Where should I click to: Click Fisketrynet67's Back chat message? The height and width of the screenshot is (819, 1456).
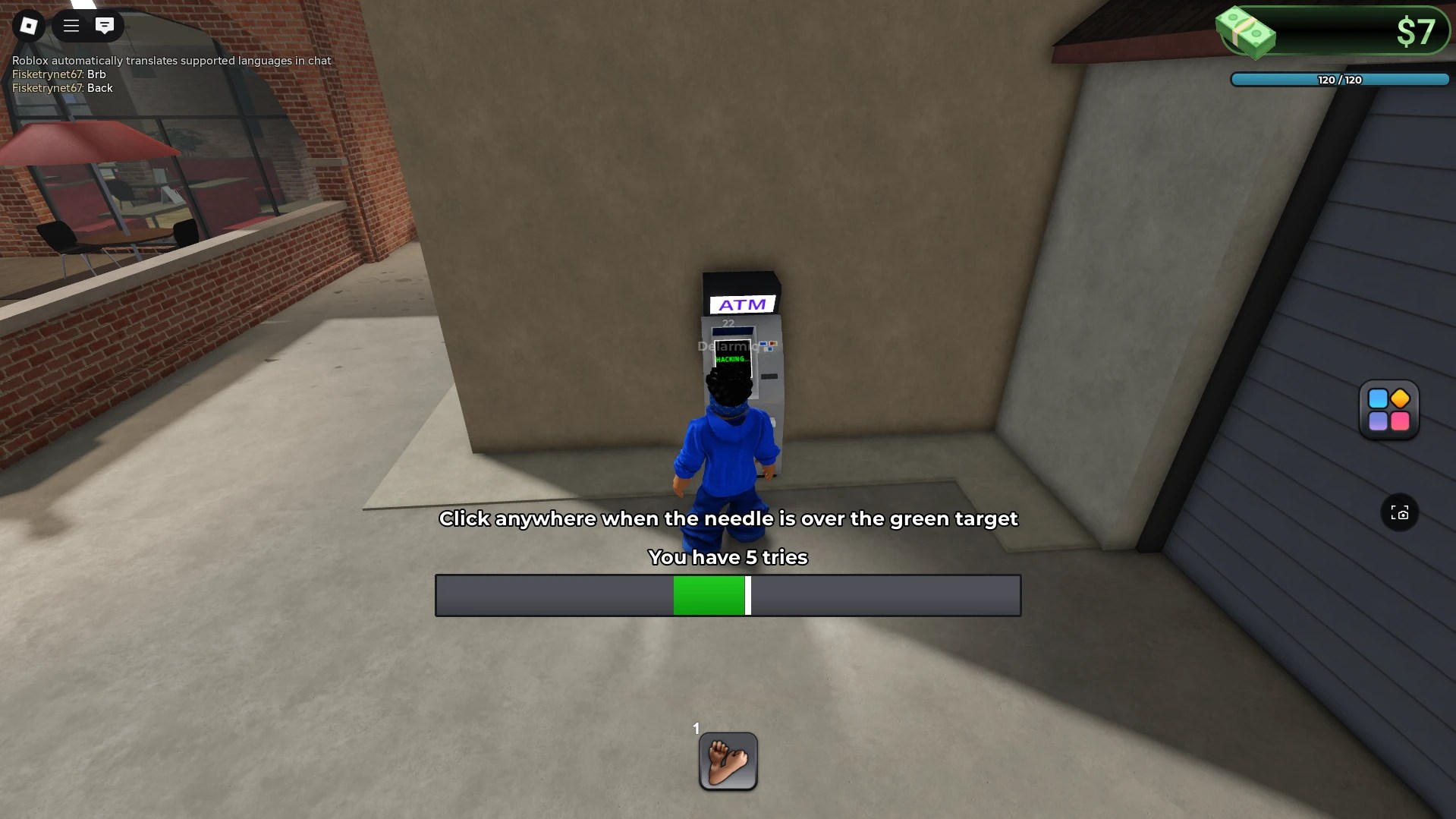[61, 88]
